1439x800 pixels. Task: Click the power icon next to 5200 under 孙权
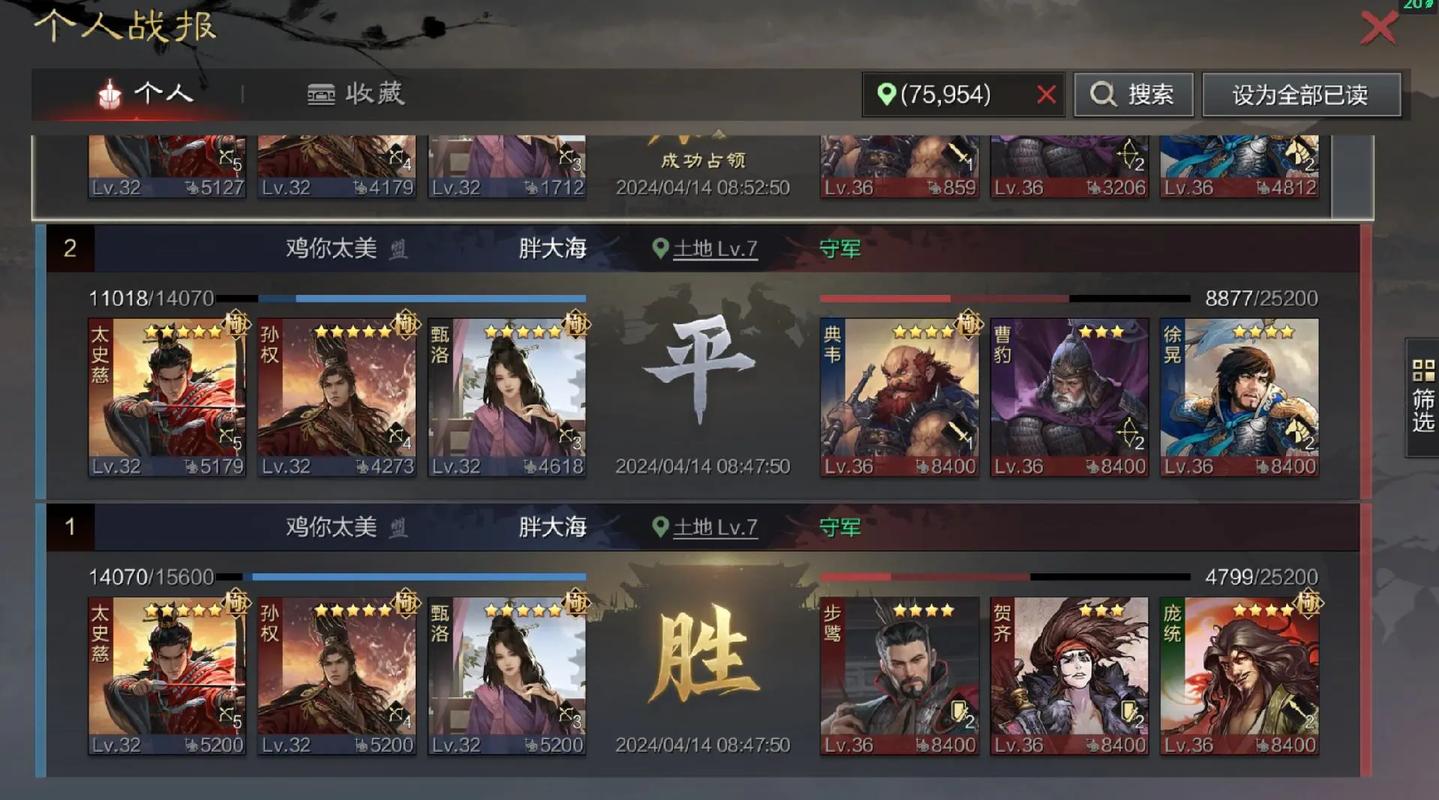360,744
